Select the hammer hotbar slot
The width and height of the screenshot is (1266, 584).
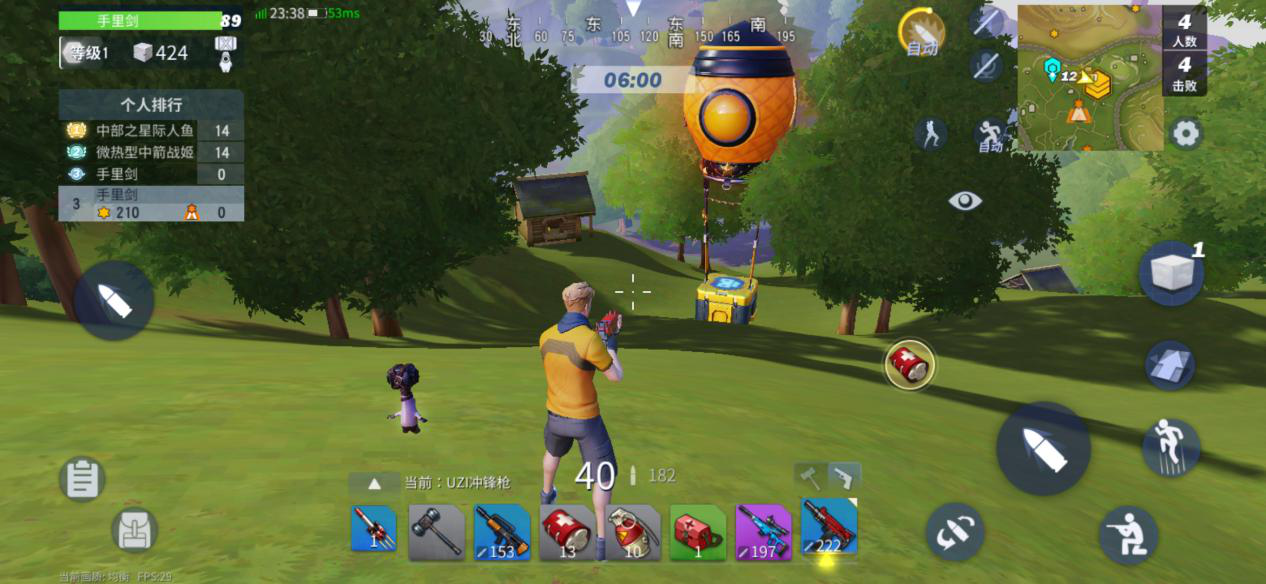[436, 530]
